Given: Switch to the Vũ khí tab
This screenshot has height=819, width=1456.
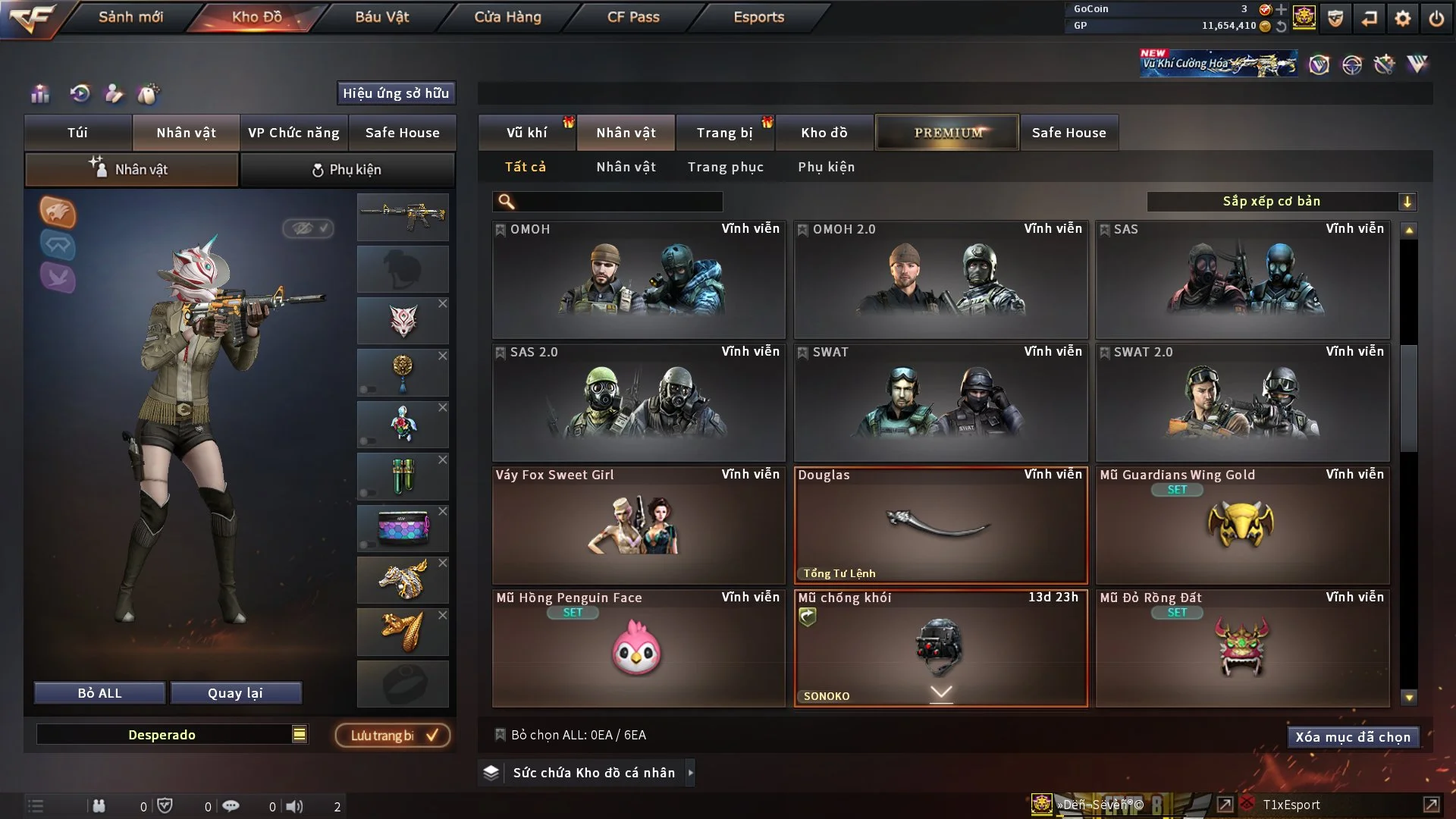Looking at the screenshot, I should [526, 133].
